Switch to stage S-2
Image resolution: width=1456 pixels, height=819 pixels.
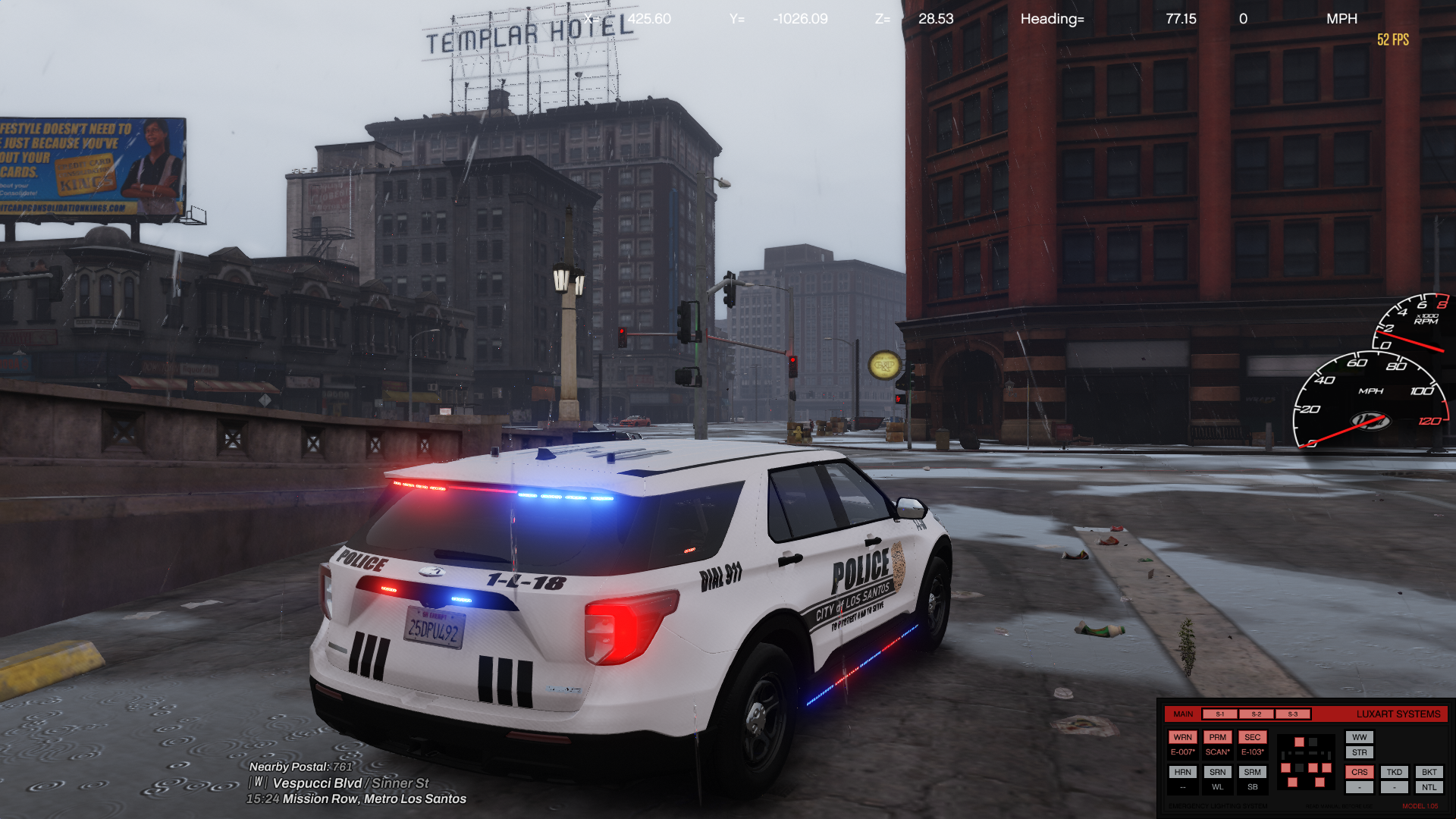coord(1256,714)
